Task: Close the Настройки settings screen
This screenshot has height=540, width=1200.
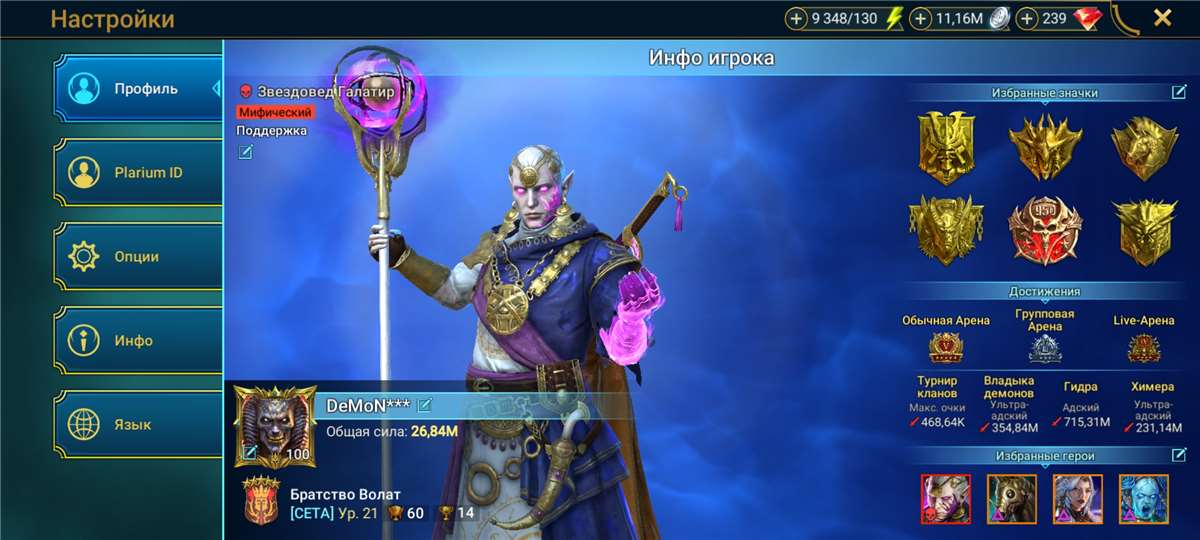Action: point(1162,18)
